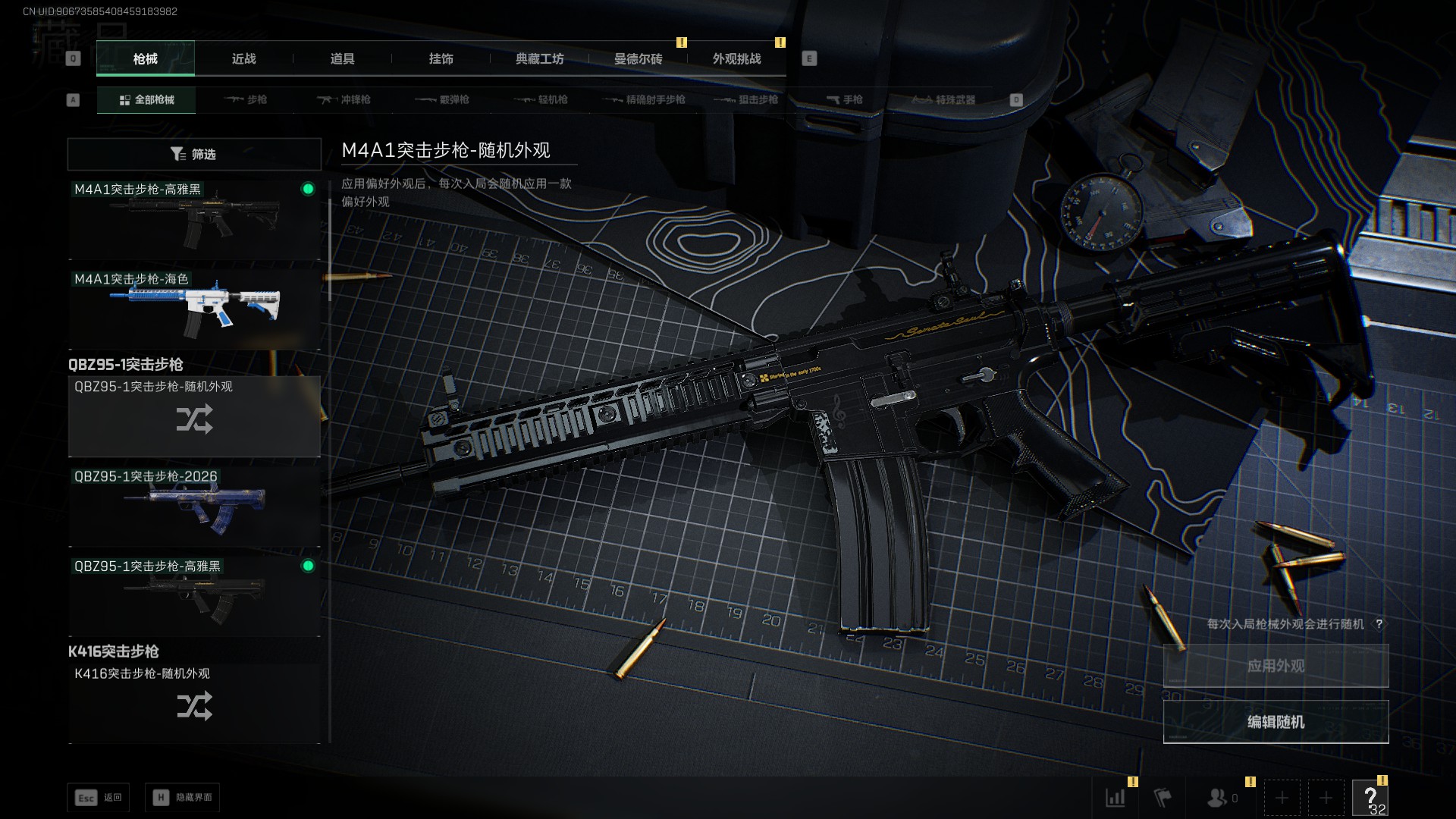This screenshot has height=819, width=1456.
Task: Show only 霰弹枪 shotguns
Action: pyautogui.click(x=442, y=100)
